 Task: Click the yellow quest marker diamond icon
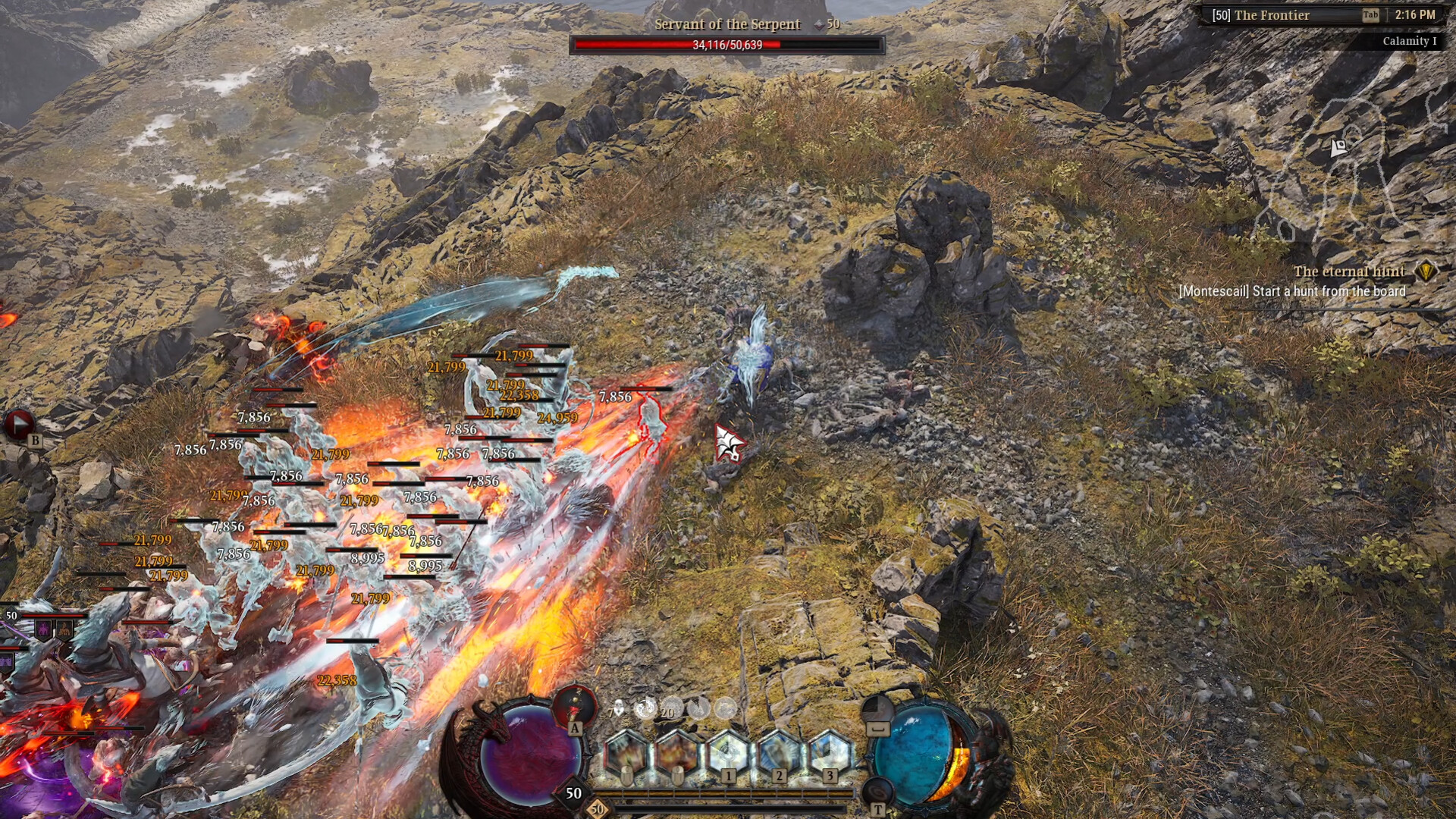[1426, 271]
